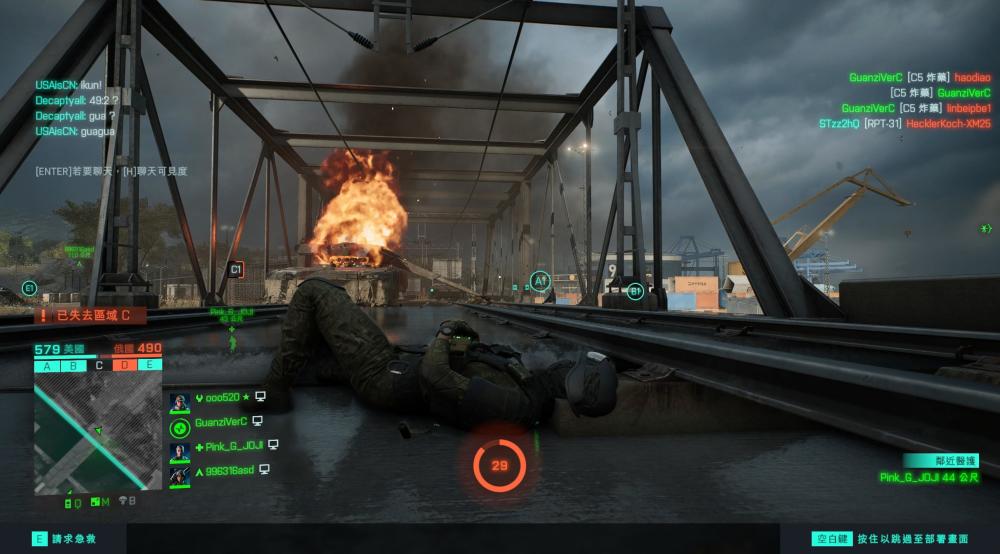The width and height of the screenshot is (1000, 554).
Task: Click the E1 objective marker
Action: 29,288
